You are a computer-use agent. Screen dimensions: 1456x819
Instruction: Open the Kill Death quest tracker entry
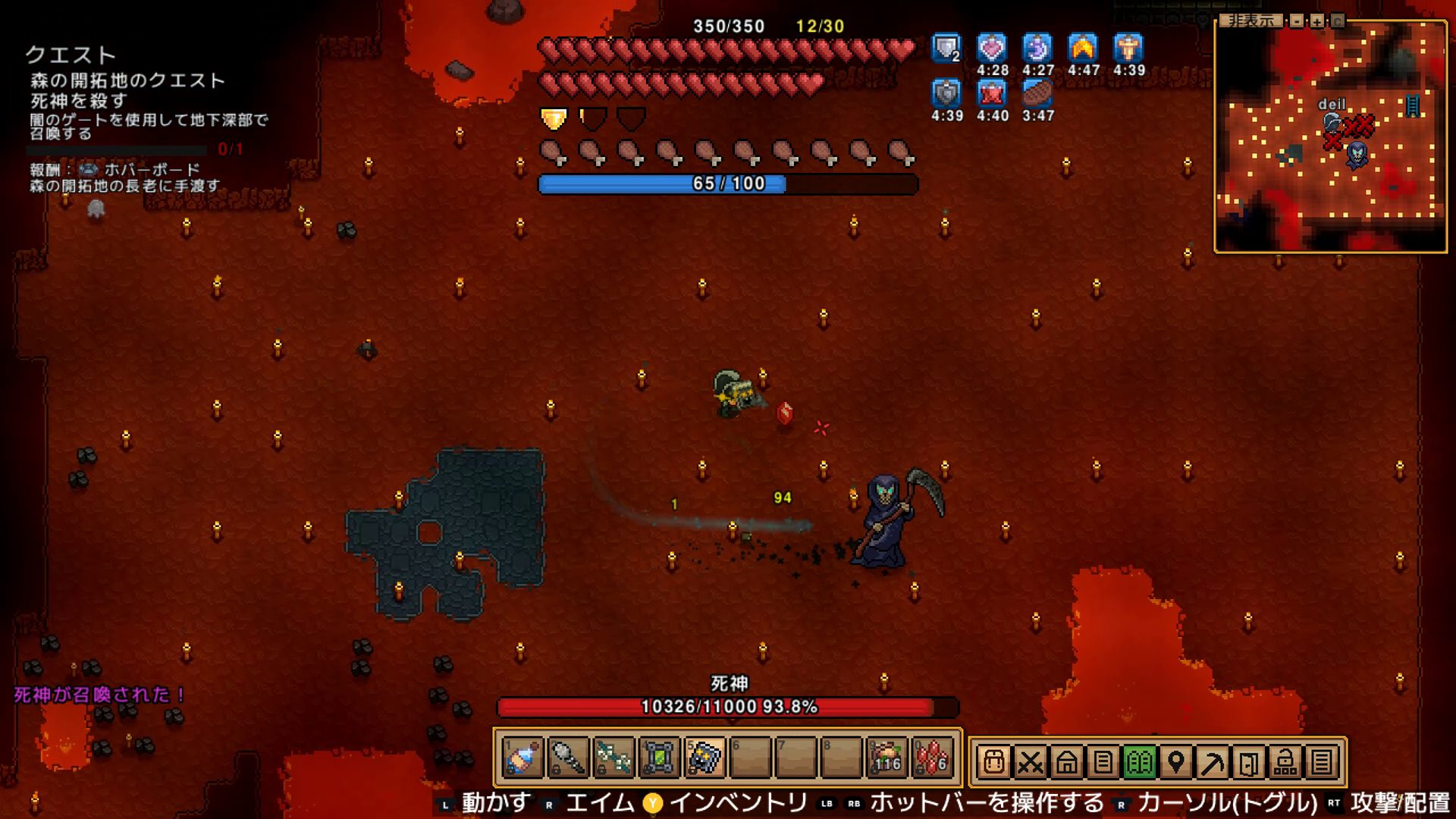pos(78,101)
